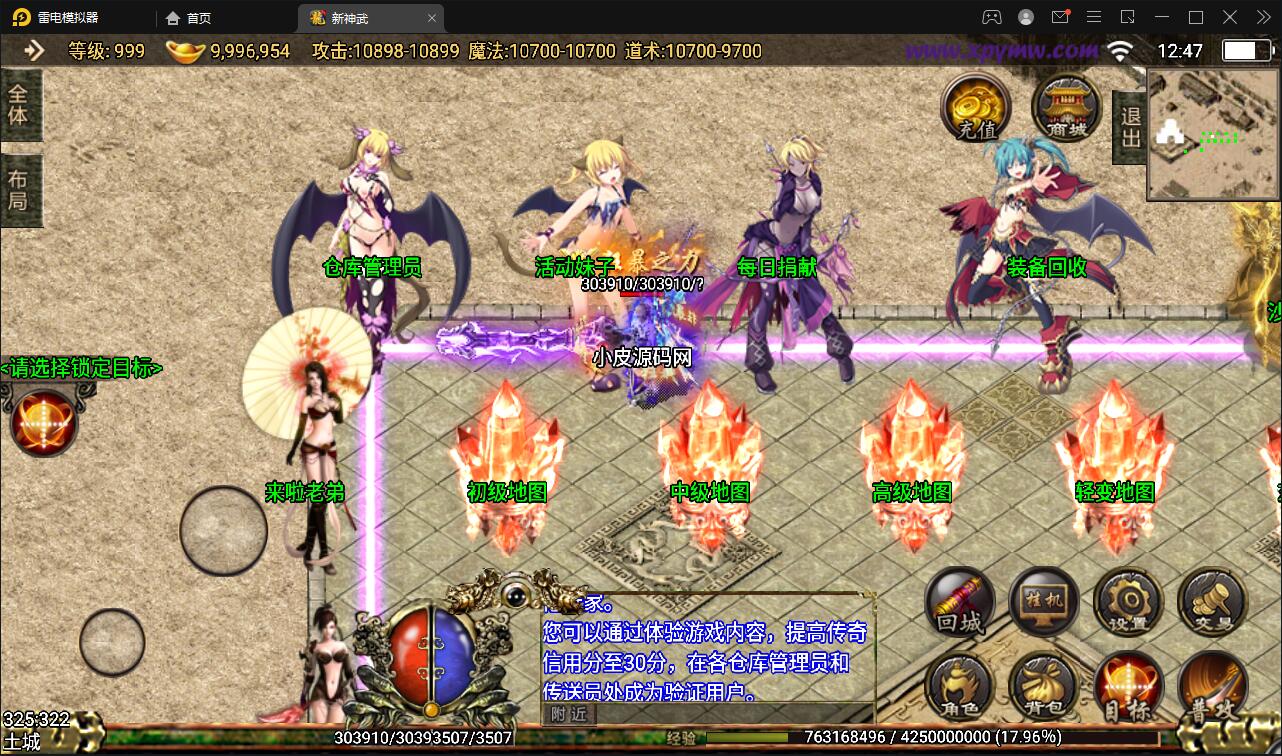Open the 布局 layout tab
Image resolution: width=1282 pixels, height=756 pixels.
point(20,190)
